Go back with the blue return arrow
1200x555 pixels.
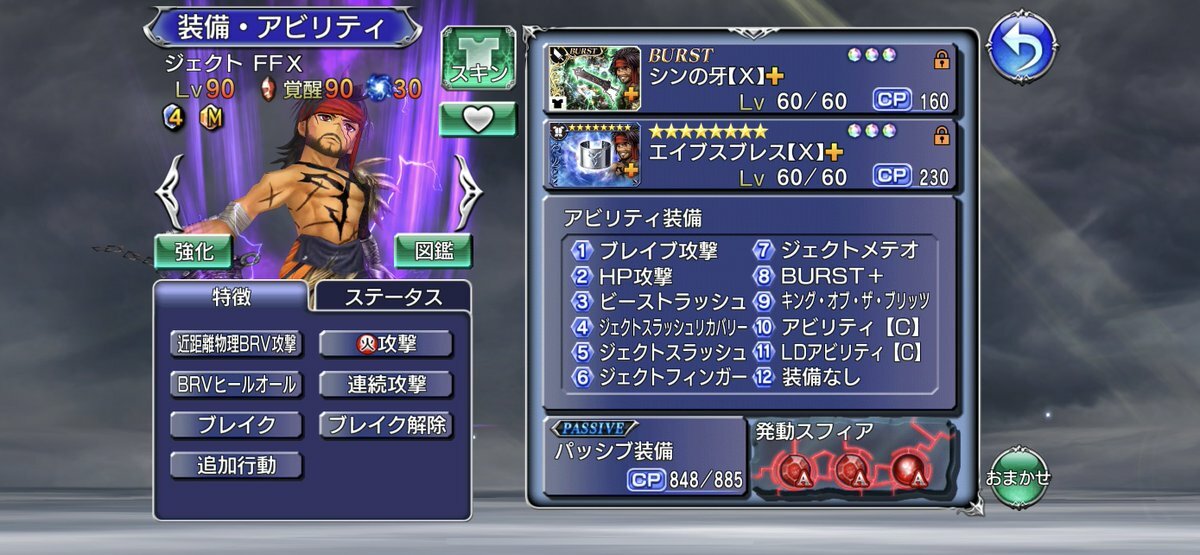pyautogui.click(x=1020, y=46)
